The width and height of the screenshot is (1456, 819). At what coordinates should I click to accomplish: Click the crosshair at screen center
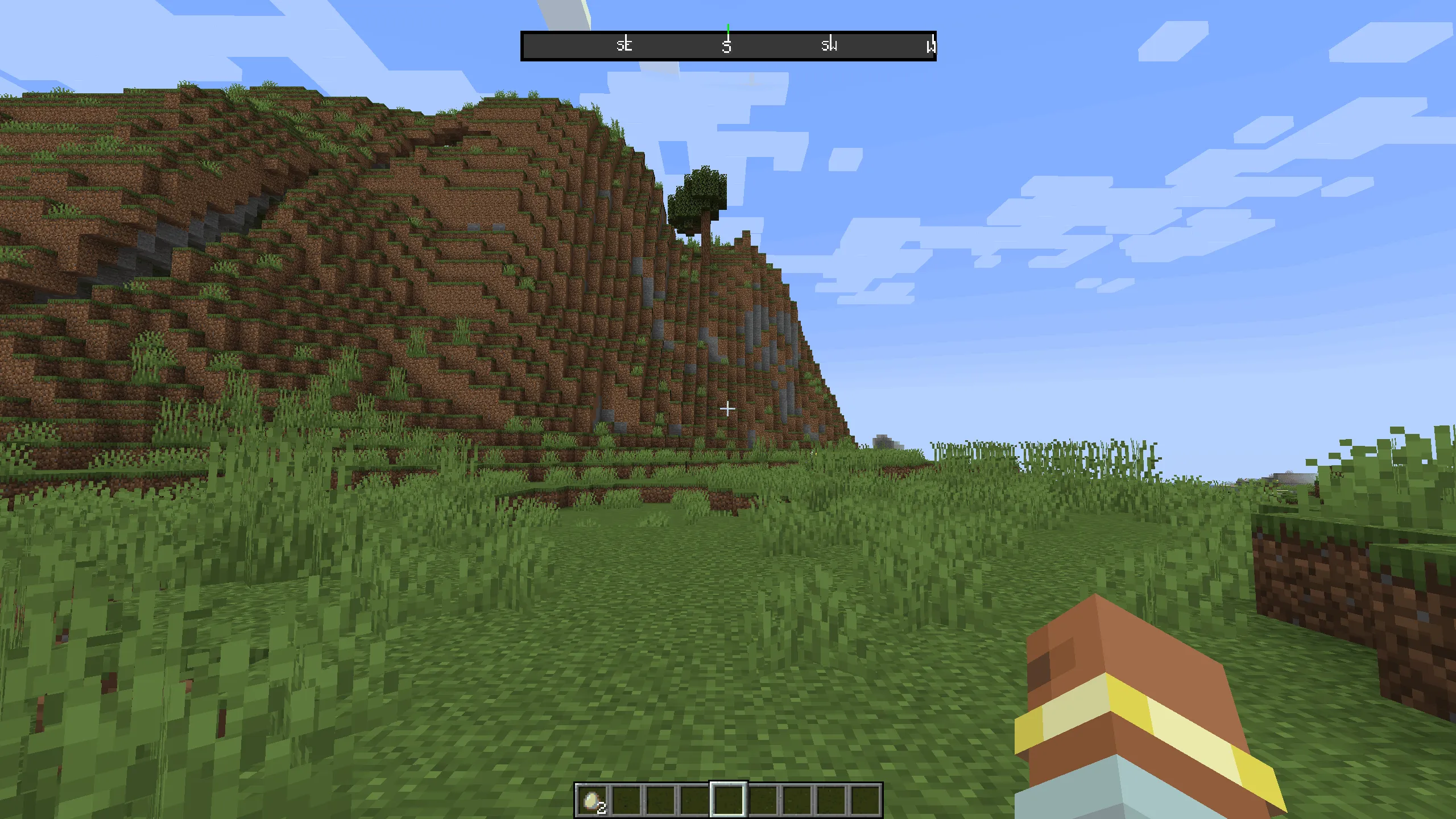(x=728, y=408)
